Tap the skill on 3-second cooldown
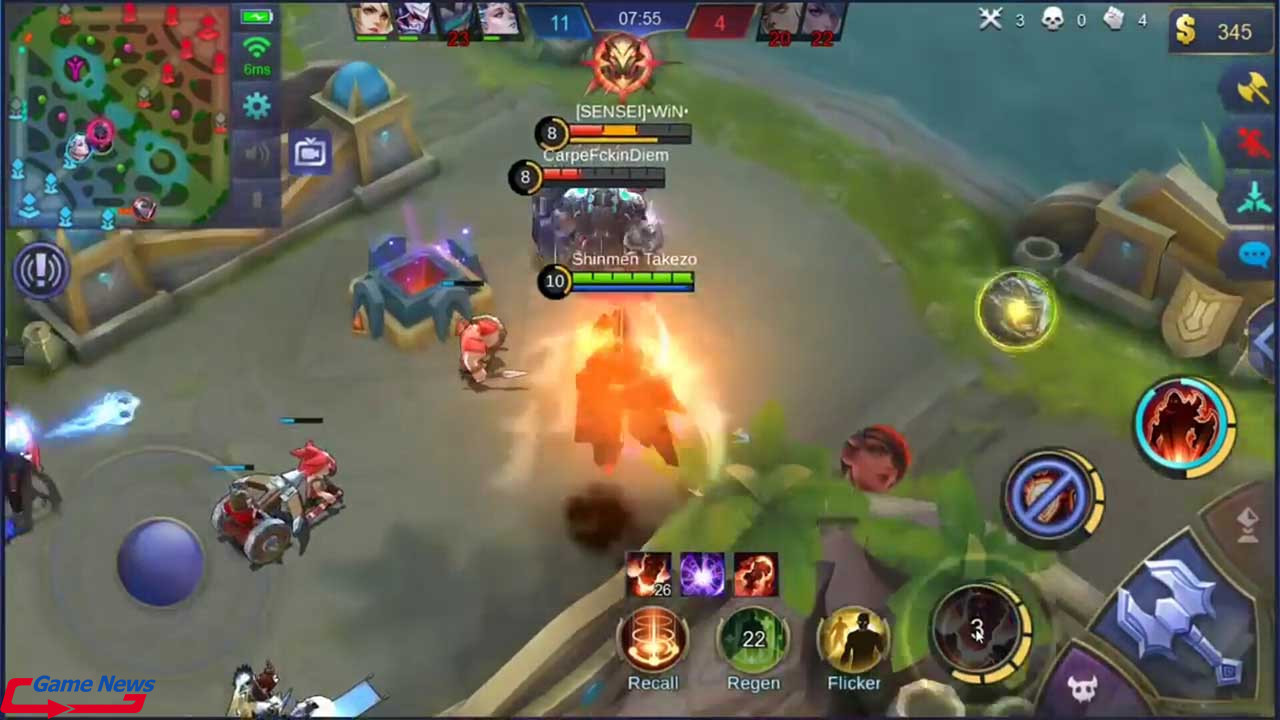 [977, 629]
